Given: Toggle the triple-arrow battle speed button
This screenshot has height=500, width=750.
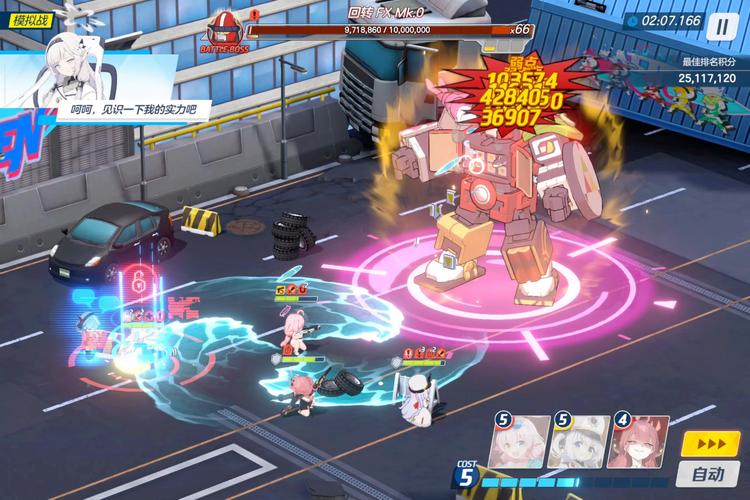Looking at the screenshot, I should (710, 444).
